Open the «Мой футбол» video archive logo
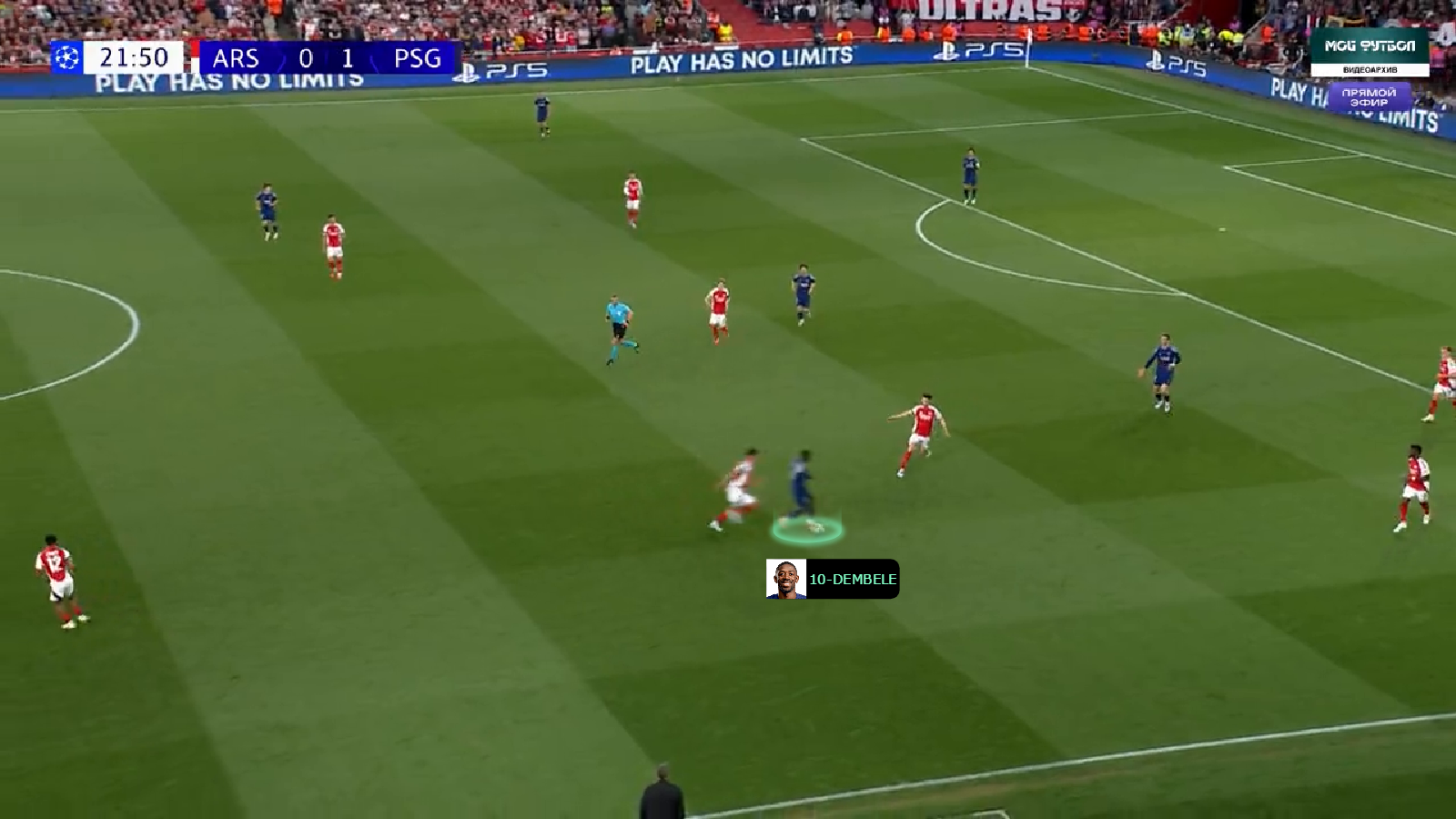 [1370, 52]
